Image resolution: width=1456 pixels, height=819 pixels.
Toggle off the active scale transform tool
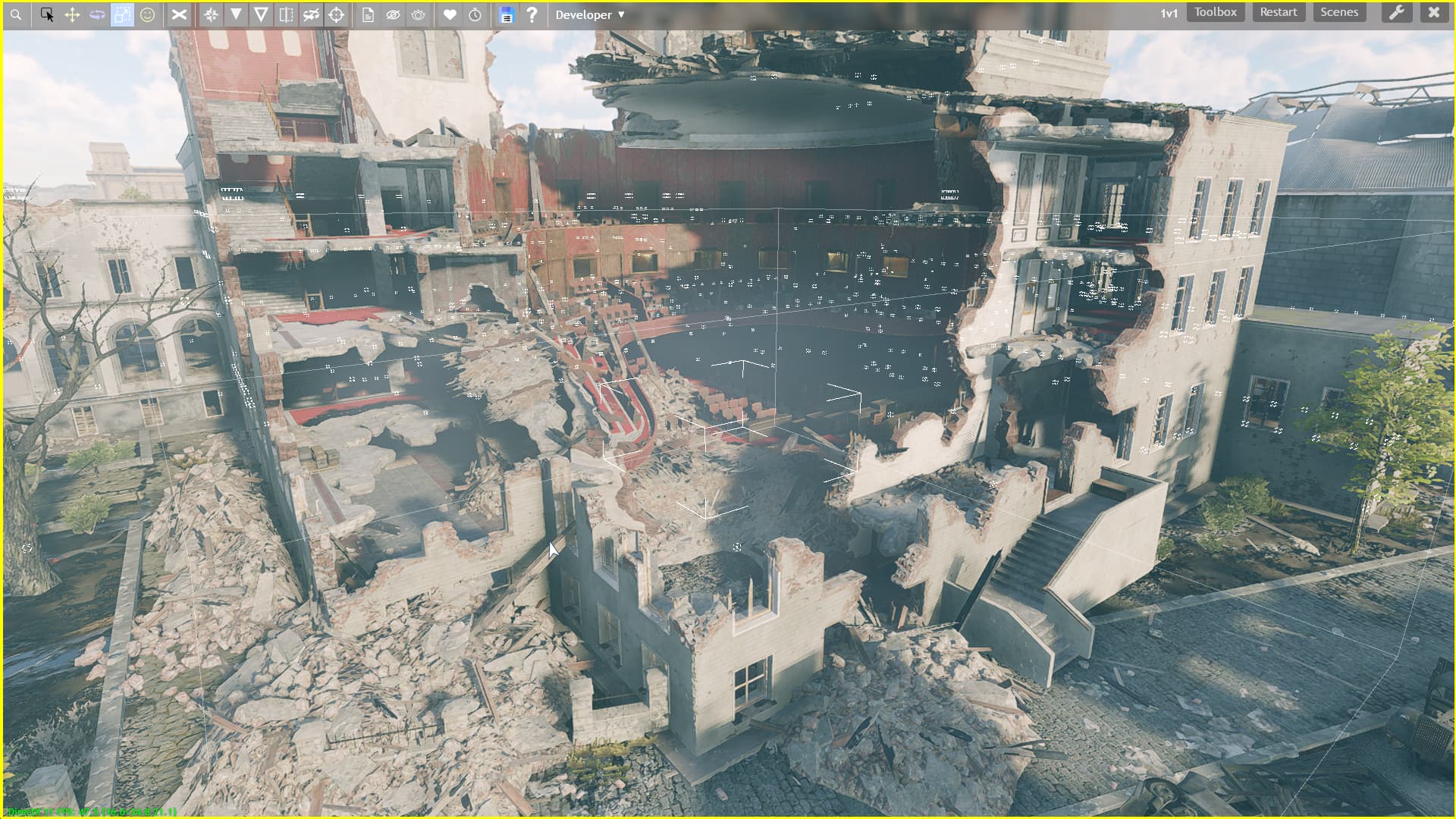(122, 14)
